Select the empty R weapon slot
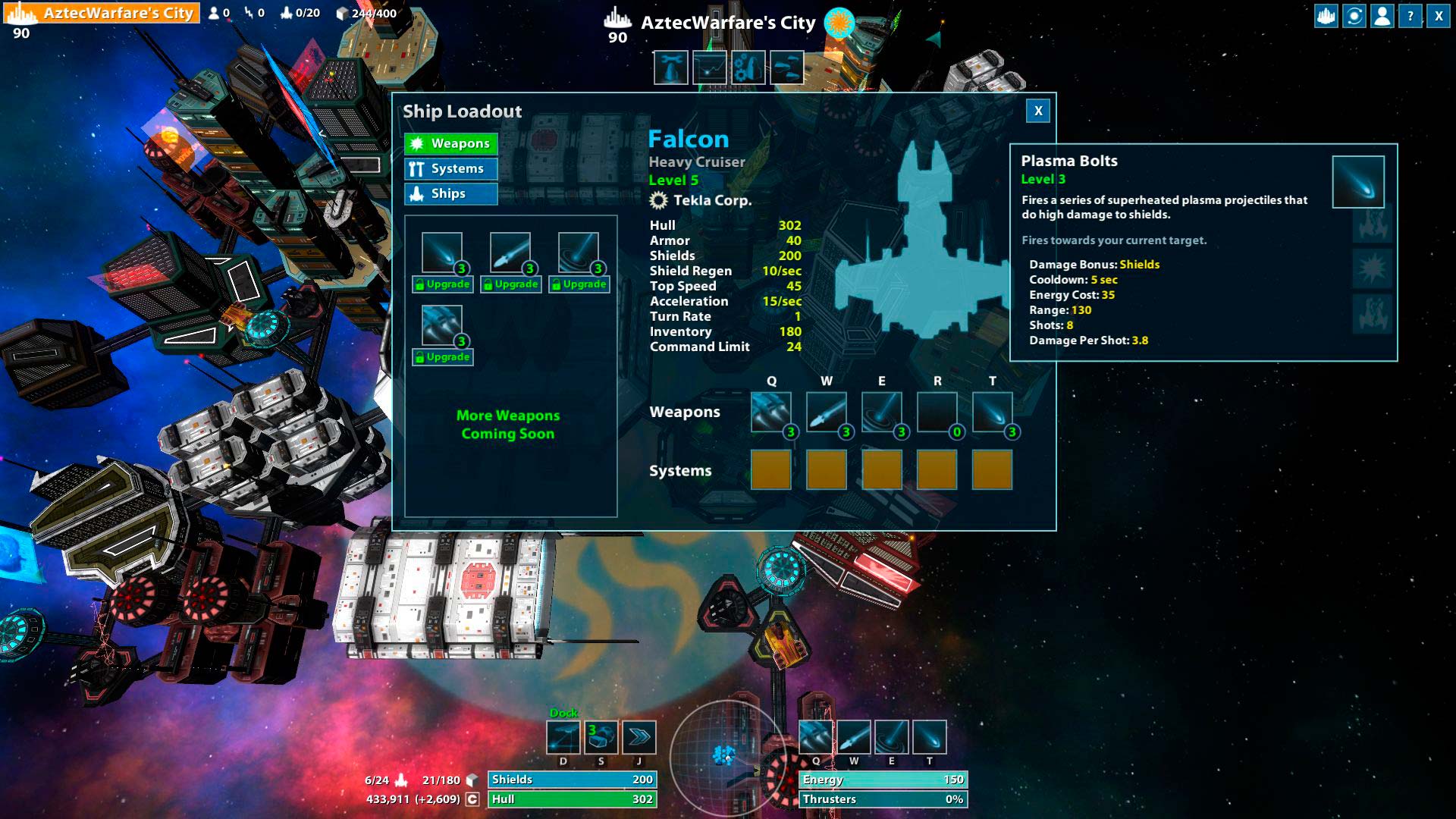Screen dimensions: 1456x819 coord(937,412)
